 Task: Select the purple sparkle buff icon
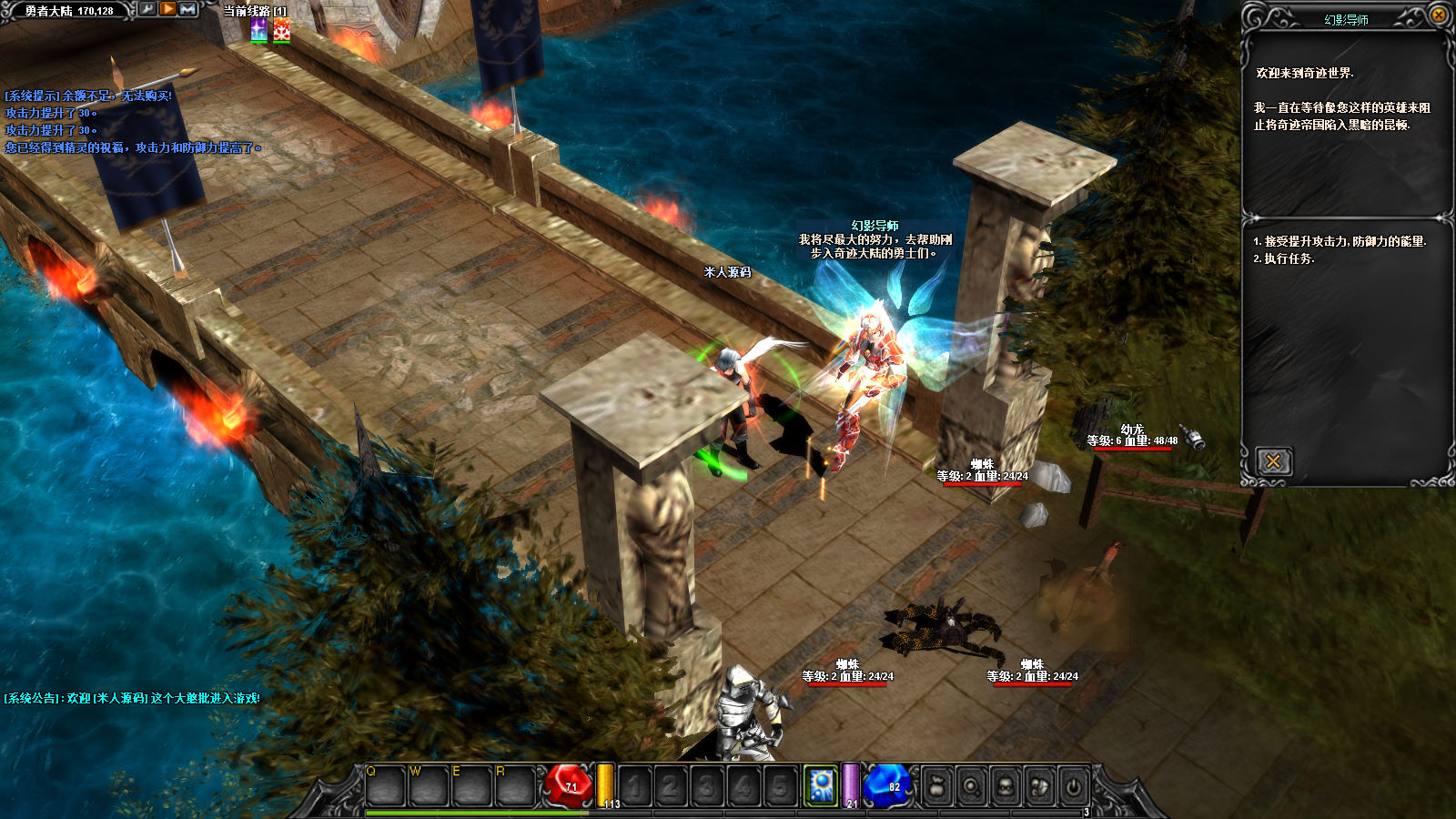click(x=259, y=30)
